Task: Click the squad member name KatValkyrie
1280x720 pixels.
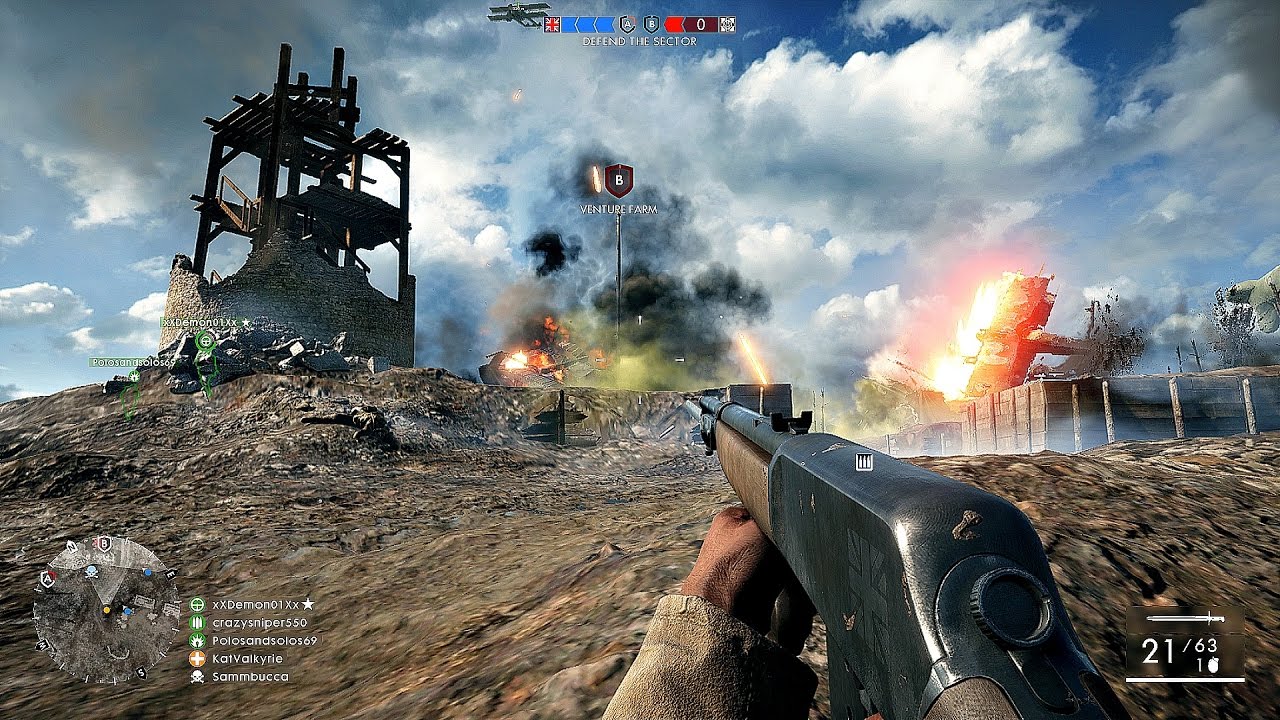Action: pos(247,657)
